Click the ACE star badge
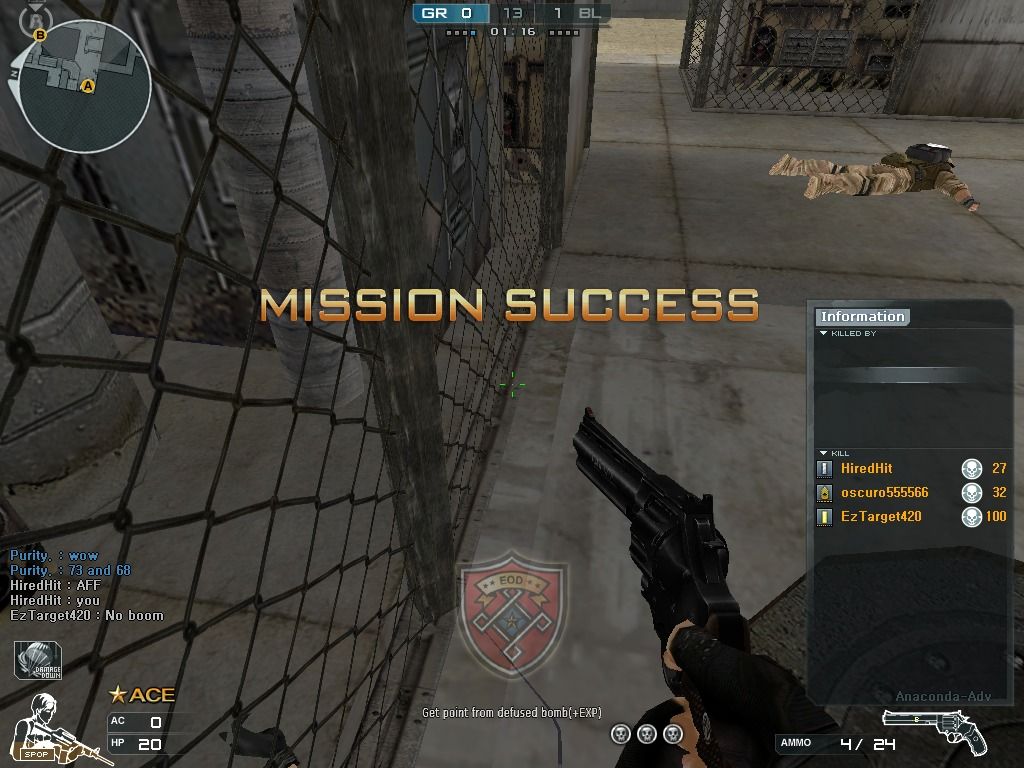The width and height of the screenshot is (1024, 768). (142, 694)
